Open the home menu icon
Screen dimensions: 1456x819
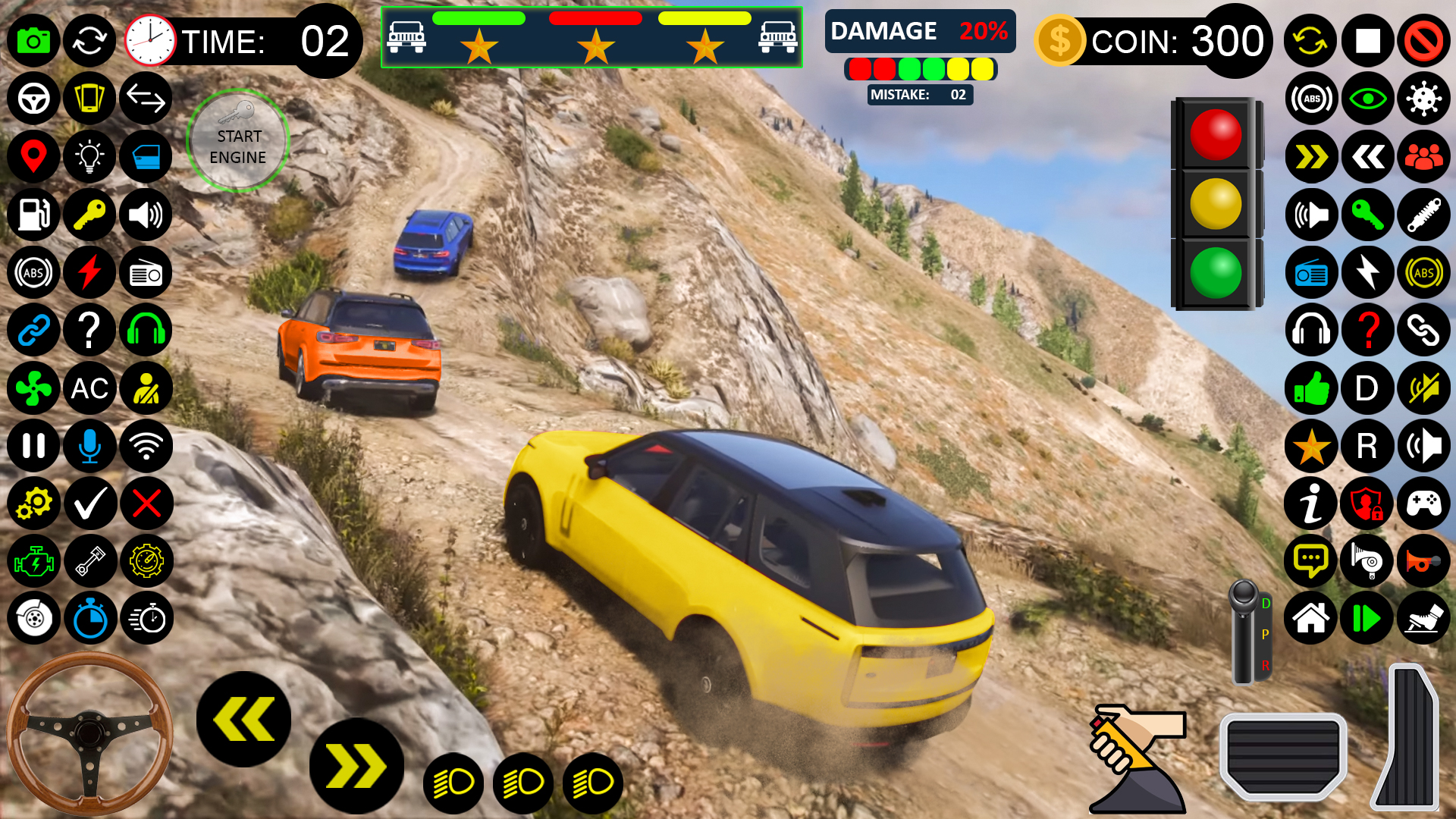[1310, 619]
